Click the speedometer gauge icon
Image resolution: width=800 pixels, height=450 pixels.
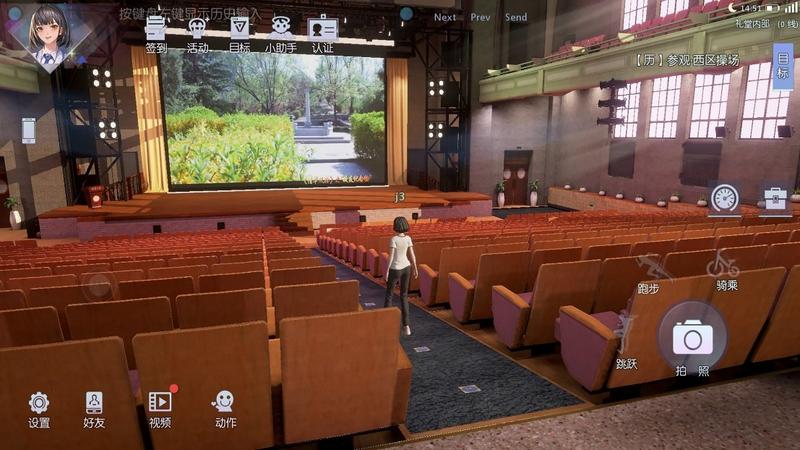(x=724, y=198)
